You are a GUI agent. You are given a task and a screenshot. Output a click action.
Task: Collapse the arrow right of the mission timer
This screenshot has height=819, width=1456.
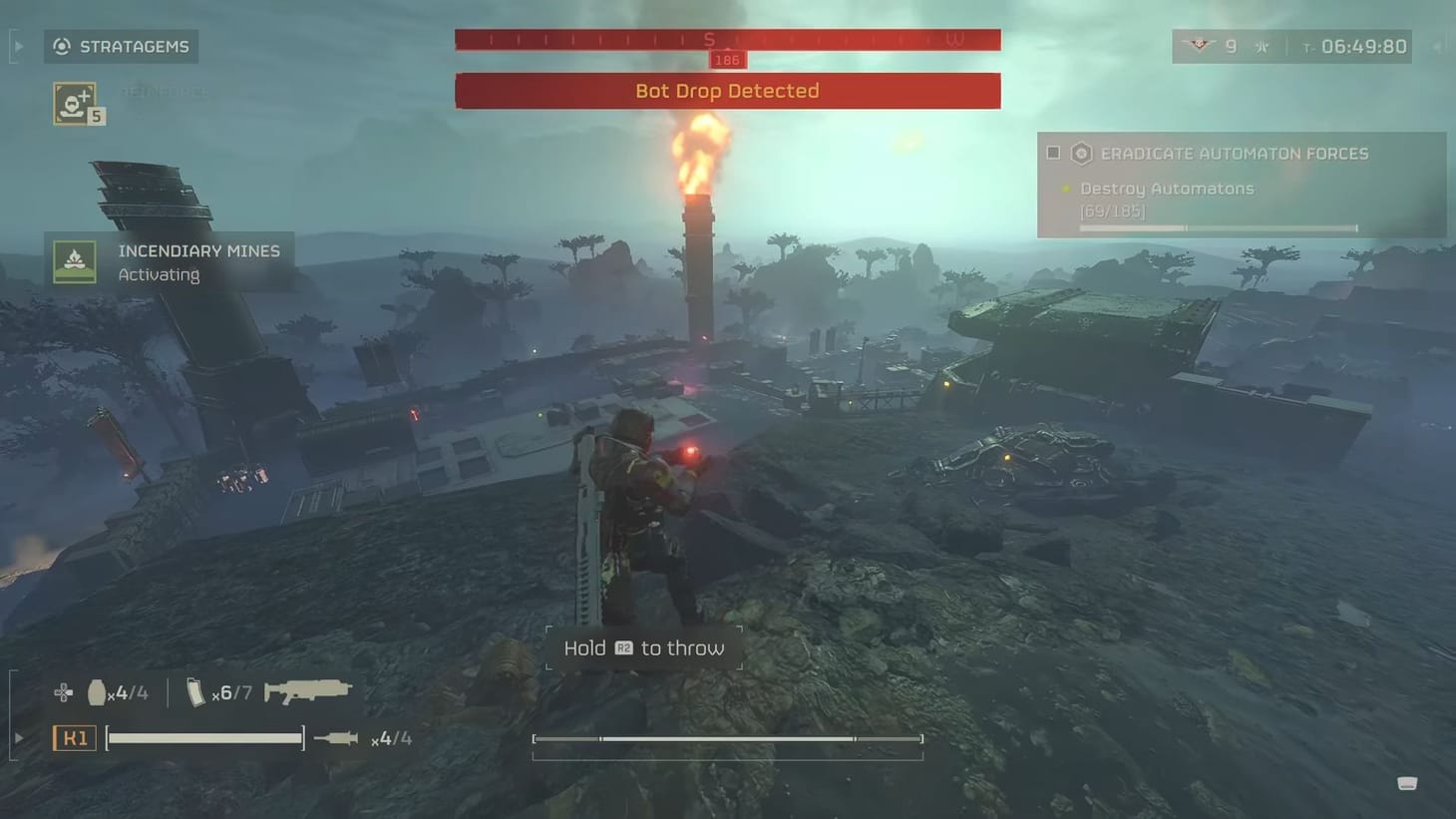[1435, 46]
